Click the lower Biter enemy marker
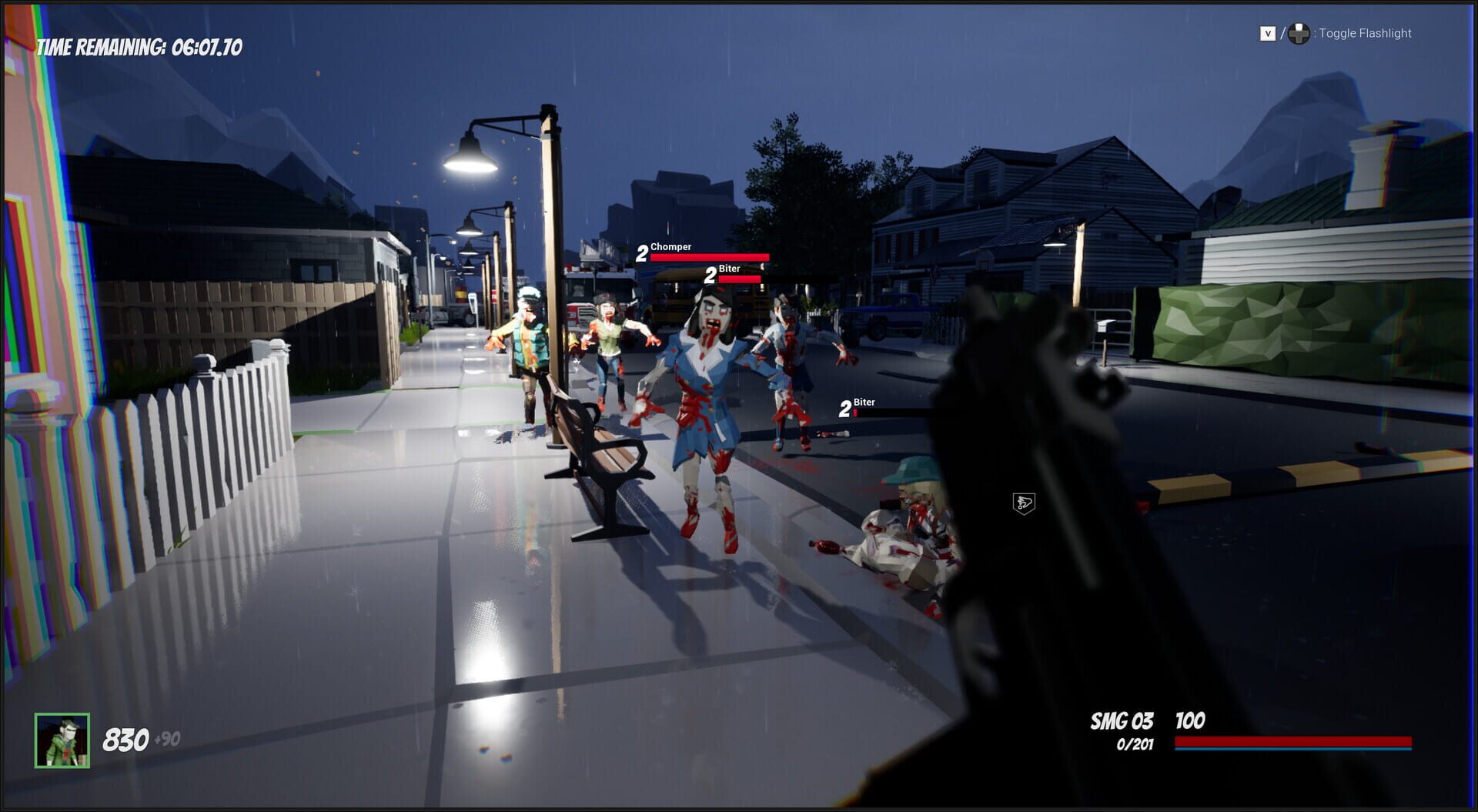The image size is (1478, 812). coord(864,403)
